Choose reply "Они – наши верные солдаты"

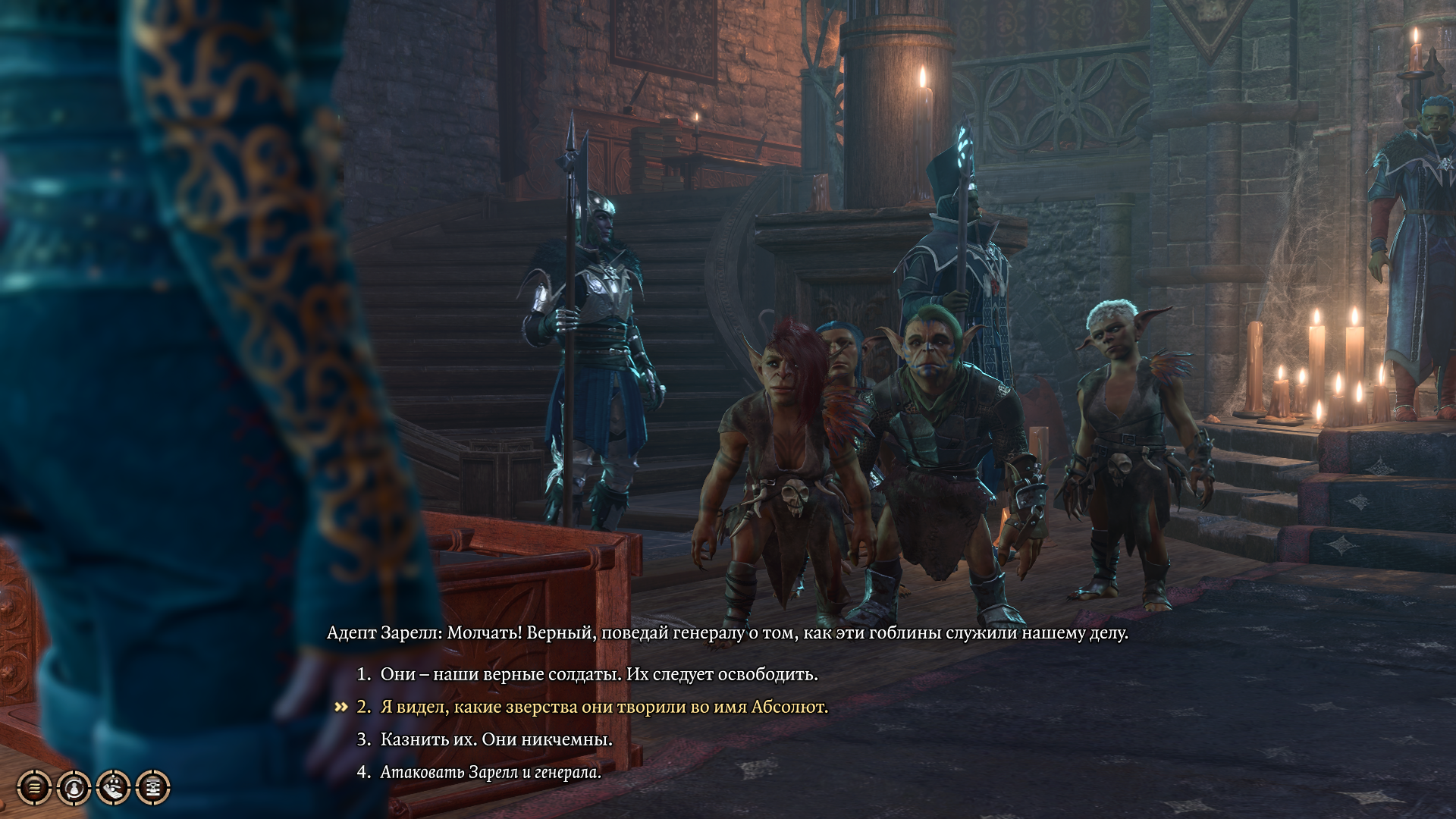[x=598, y=674]
